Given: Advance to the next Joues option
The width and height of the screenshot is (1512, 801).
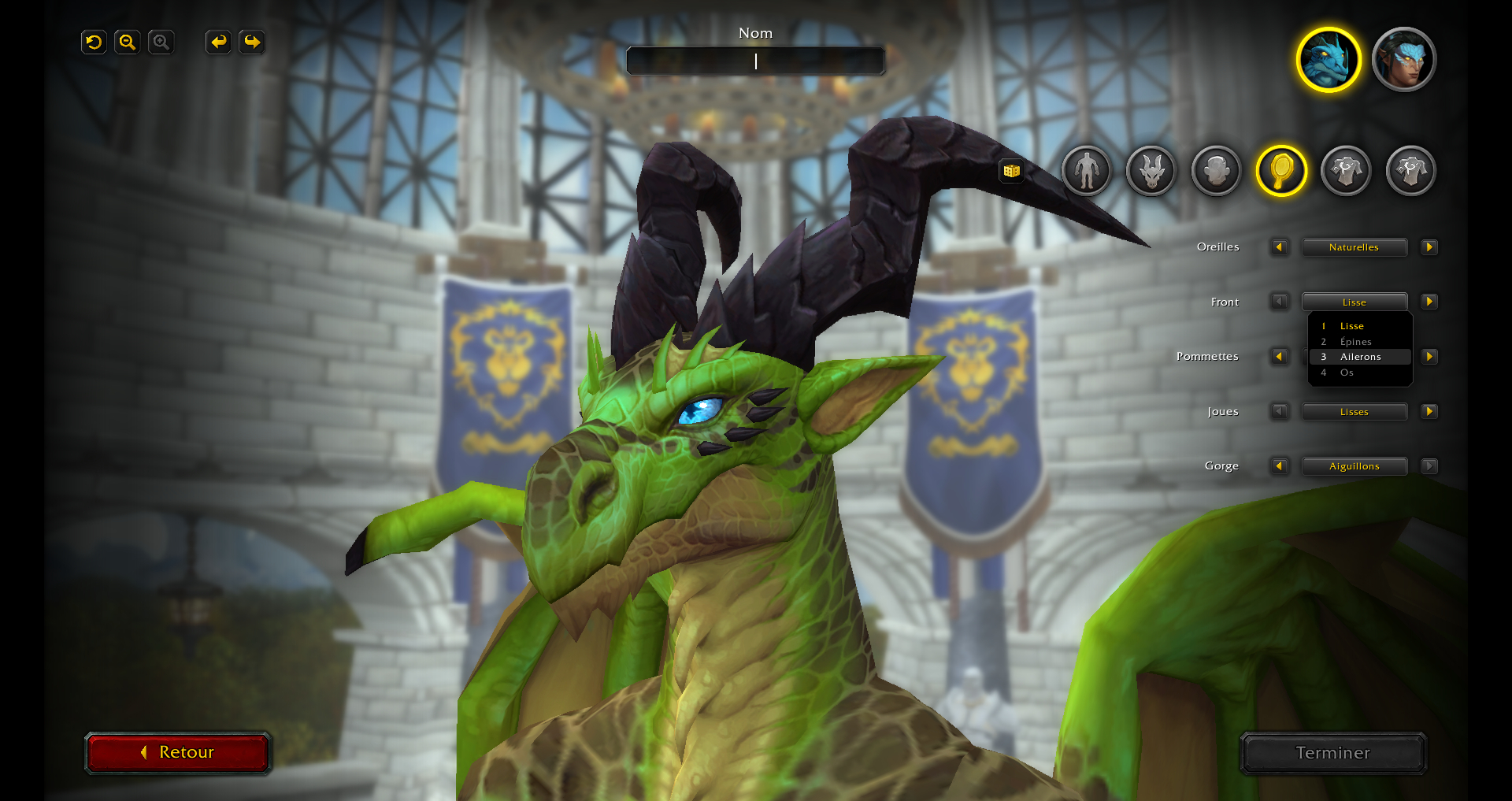Looking at the screenshot, I should (x=1429, y=411).
